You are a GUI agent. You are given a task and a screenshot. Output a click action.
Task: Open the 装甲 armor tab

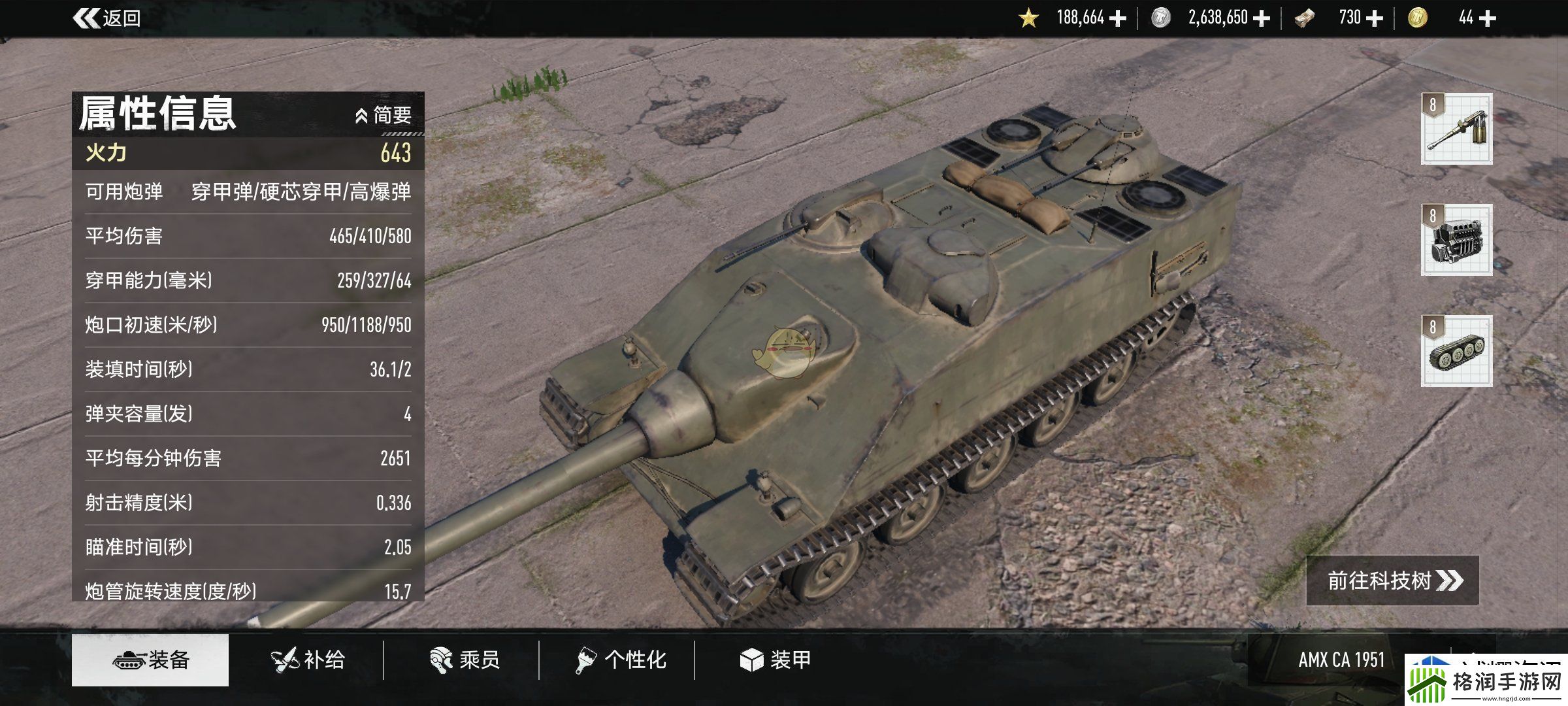(776, 660)
